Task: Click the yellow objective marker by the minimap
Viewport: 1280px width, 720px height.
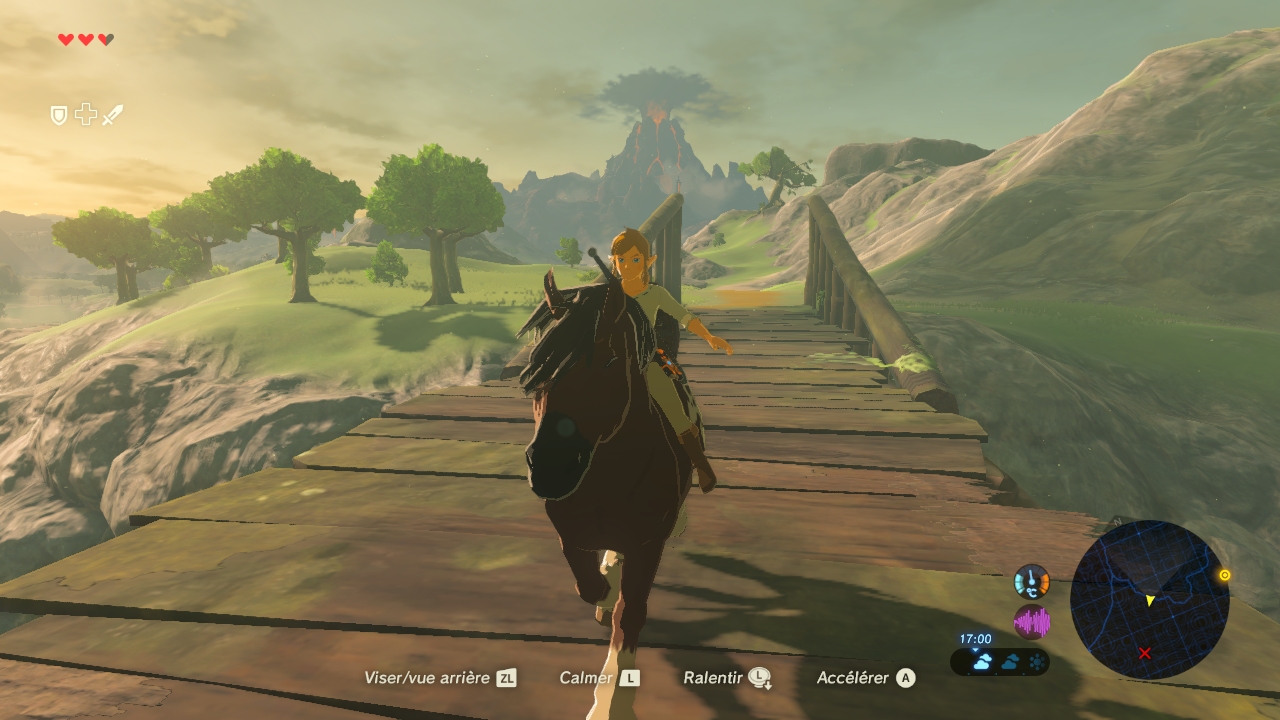Action: 1224,575
